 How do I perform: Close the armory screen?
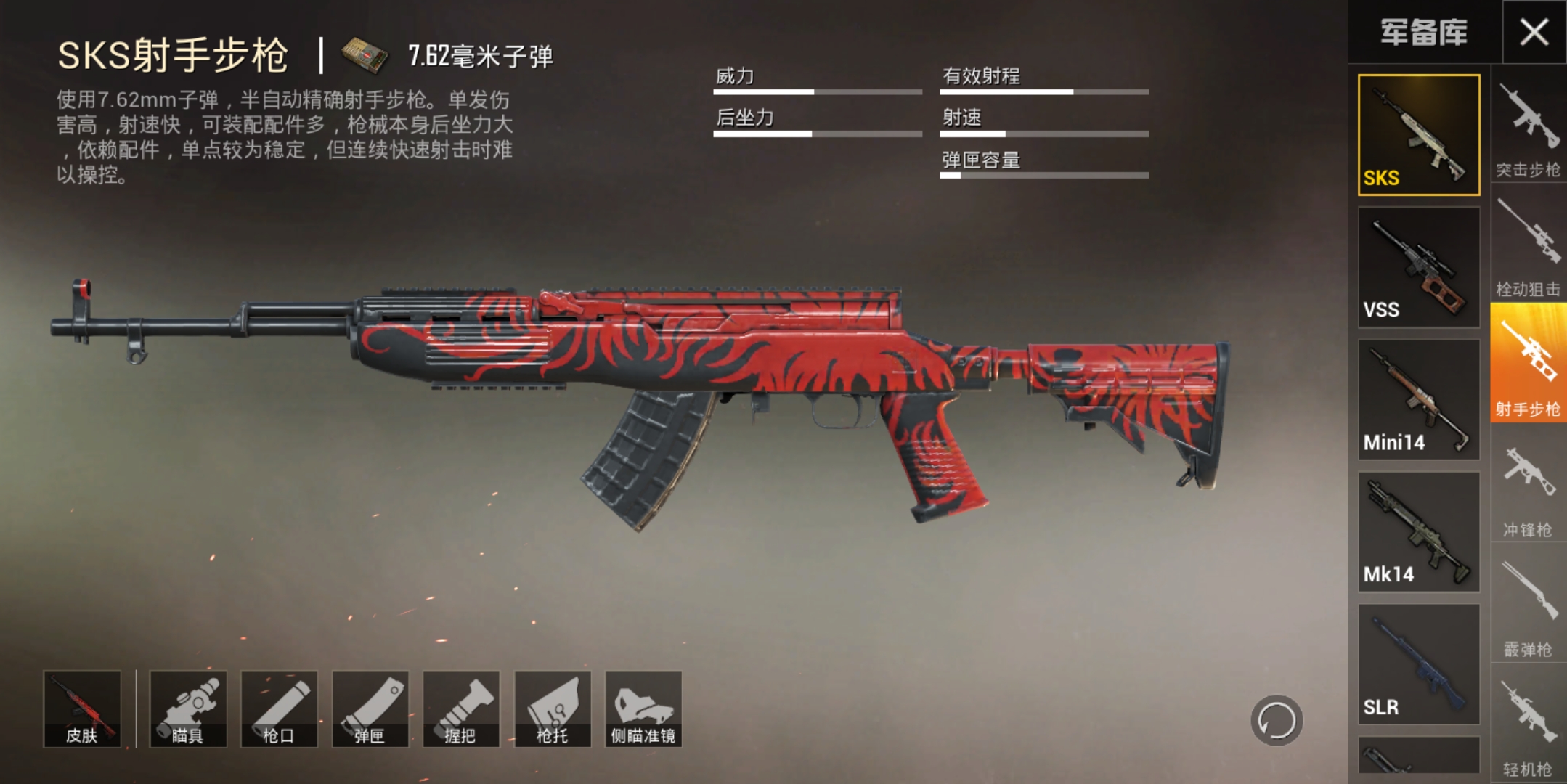pyautogui.click(x=1534, y=32)
